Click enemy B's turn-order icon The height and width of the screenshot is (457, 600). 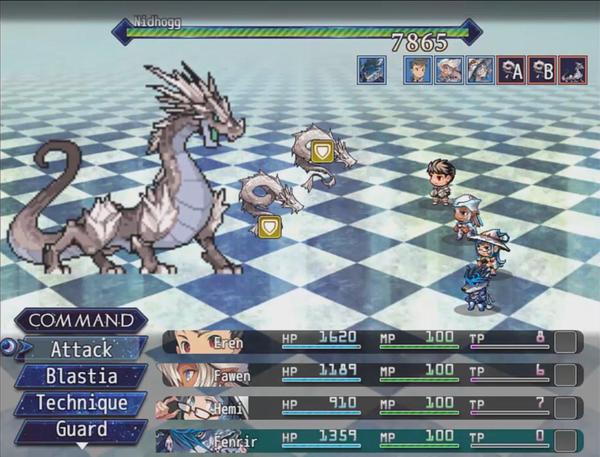coord(542,69)
